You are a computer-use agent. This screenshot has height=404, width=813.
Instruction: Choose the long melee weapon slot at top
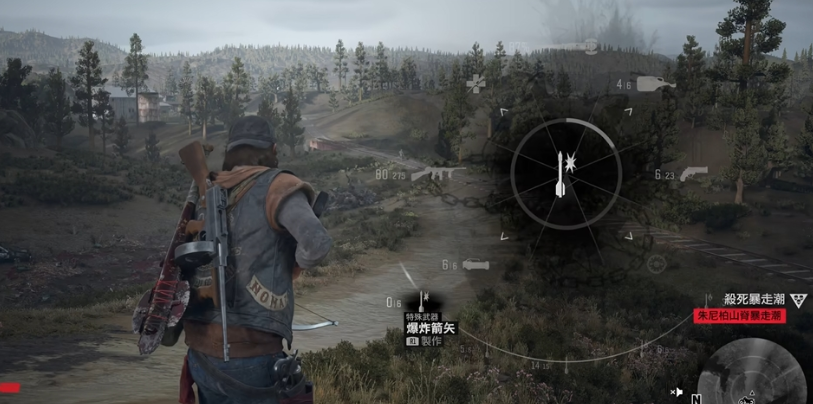tap(590, 46)
